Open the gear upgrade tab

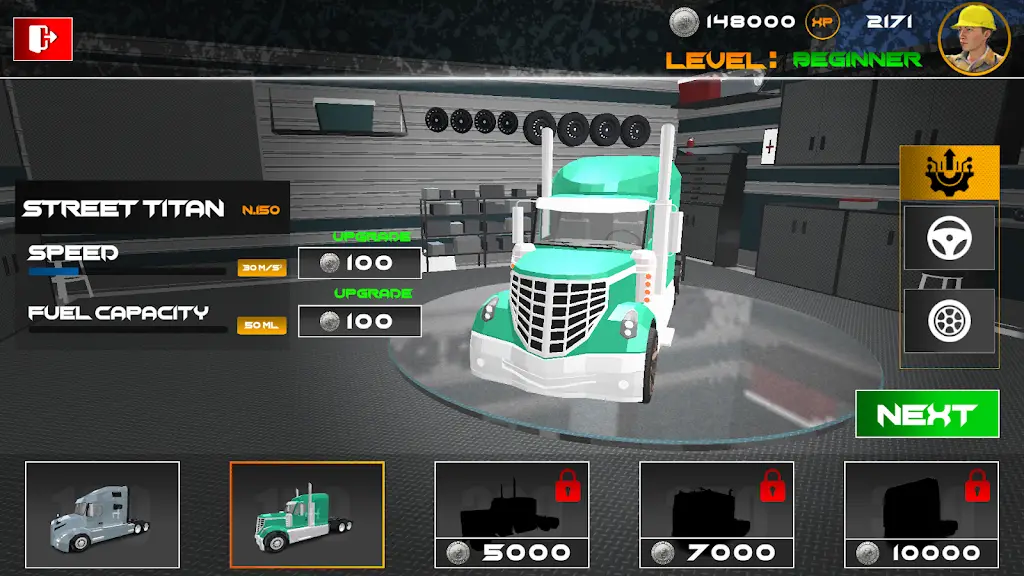coord(949,173)
